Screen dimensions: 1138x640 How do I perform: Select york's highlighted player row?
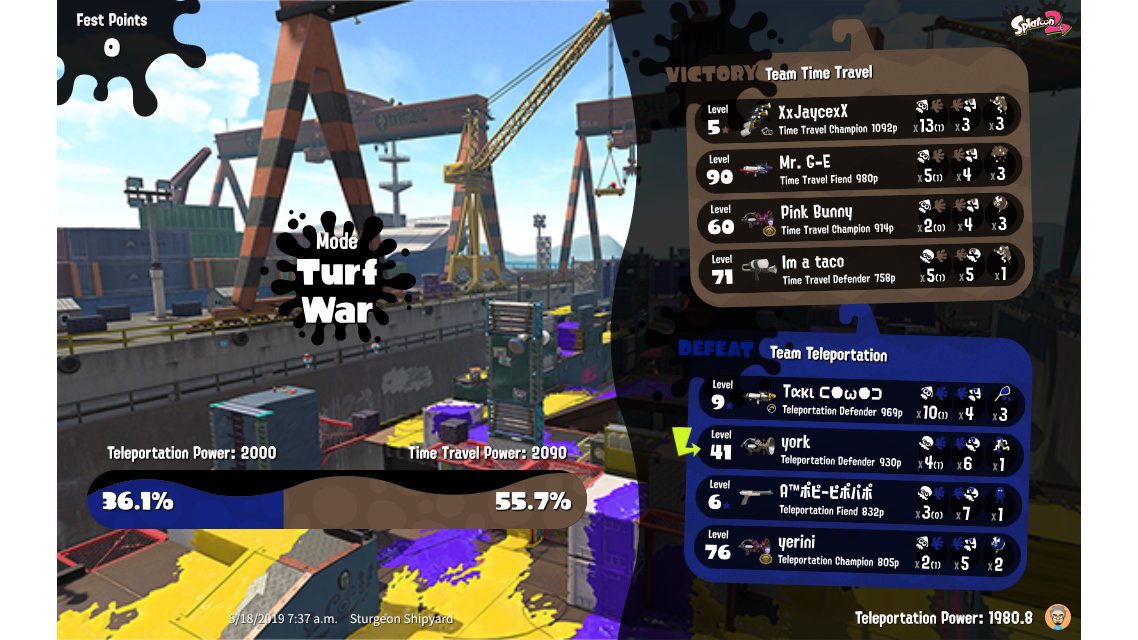coord(858,451)
